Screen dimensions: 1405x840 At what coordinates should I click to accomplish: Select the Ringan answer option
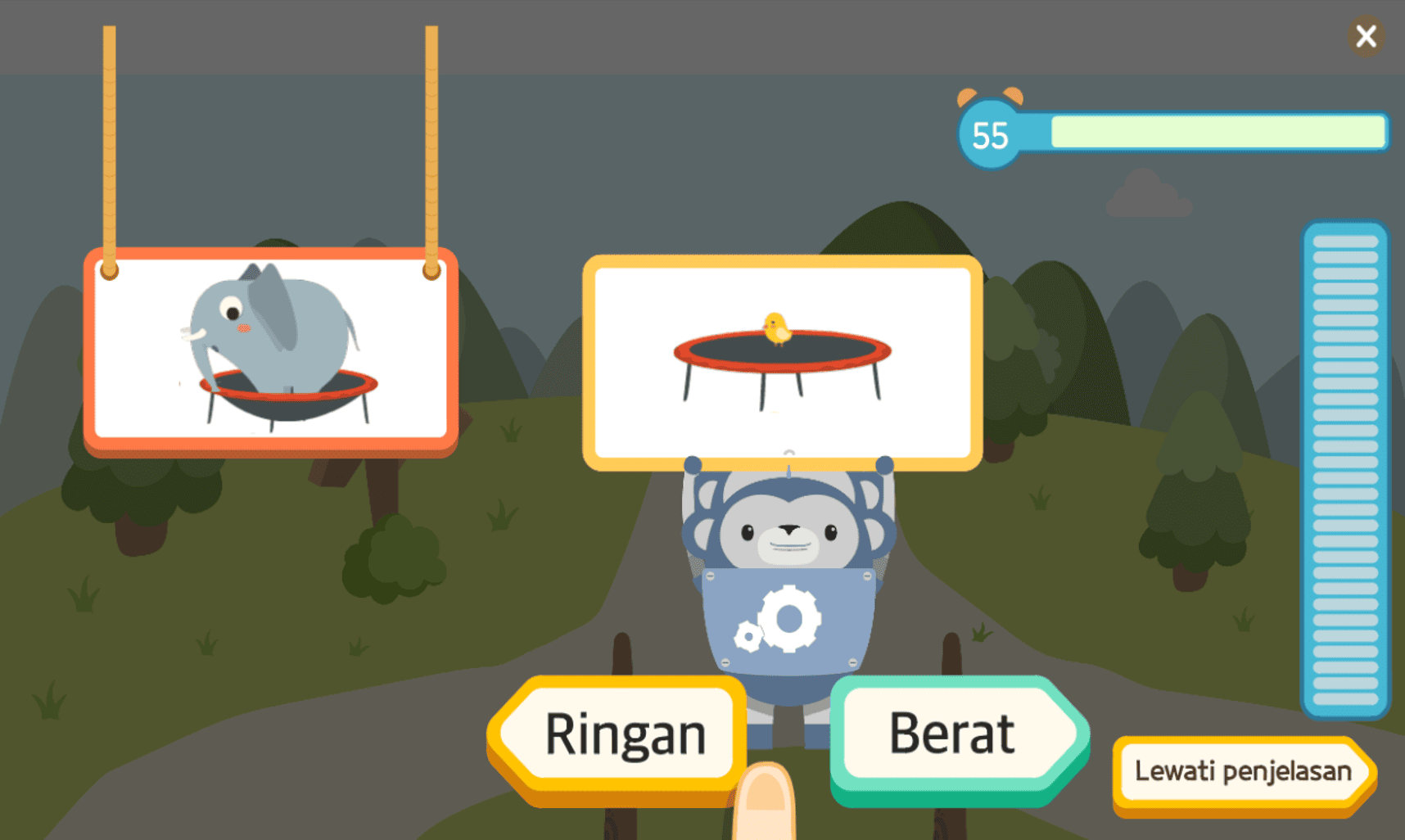[624, 734]
